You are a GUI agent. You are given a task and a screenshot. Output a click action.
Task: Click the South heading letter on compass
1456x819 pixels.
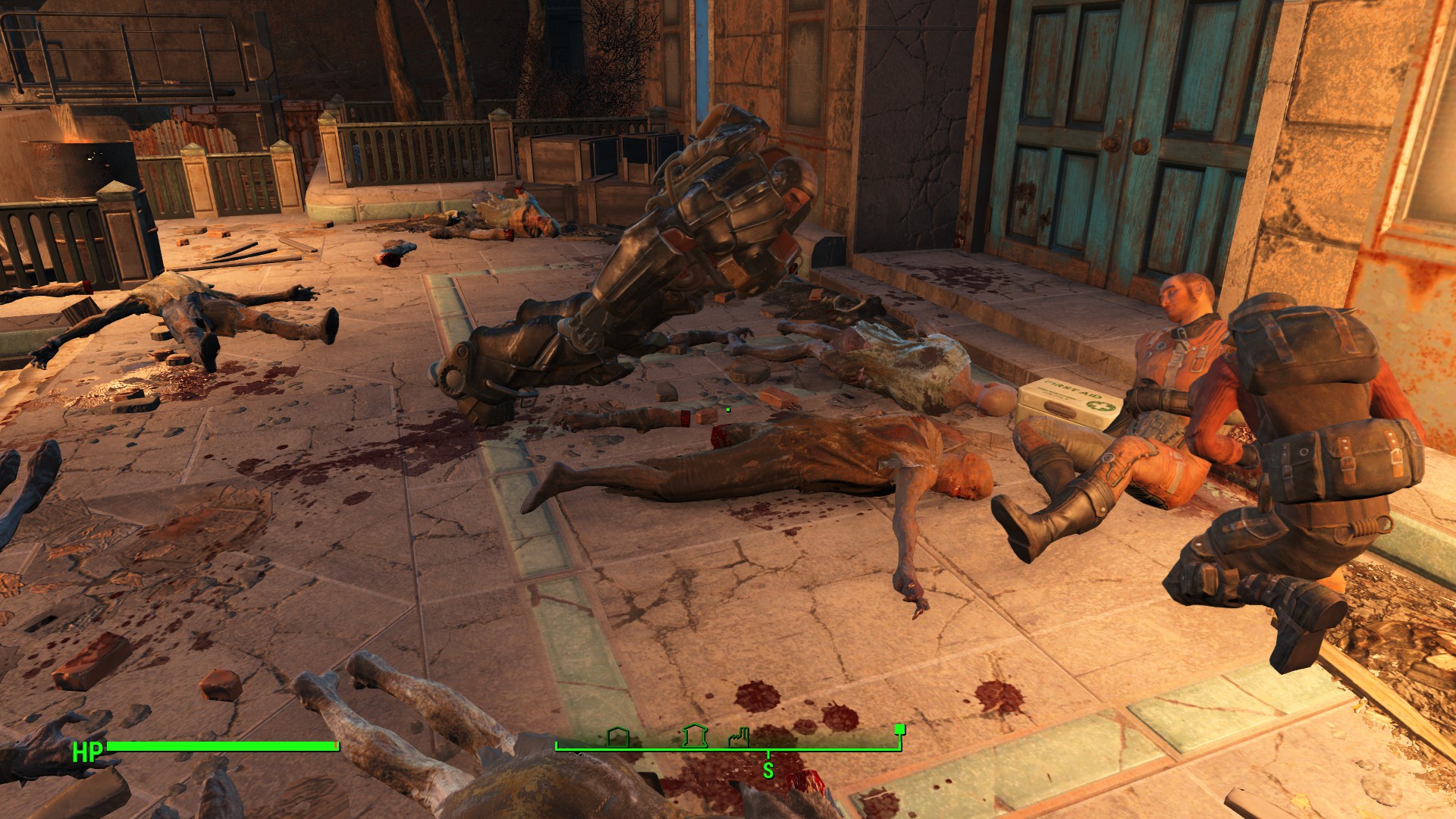point(768,770)
